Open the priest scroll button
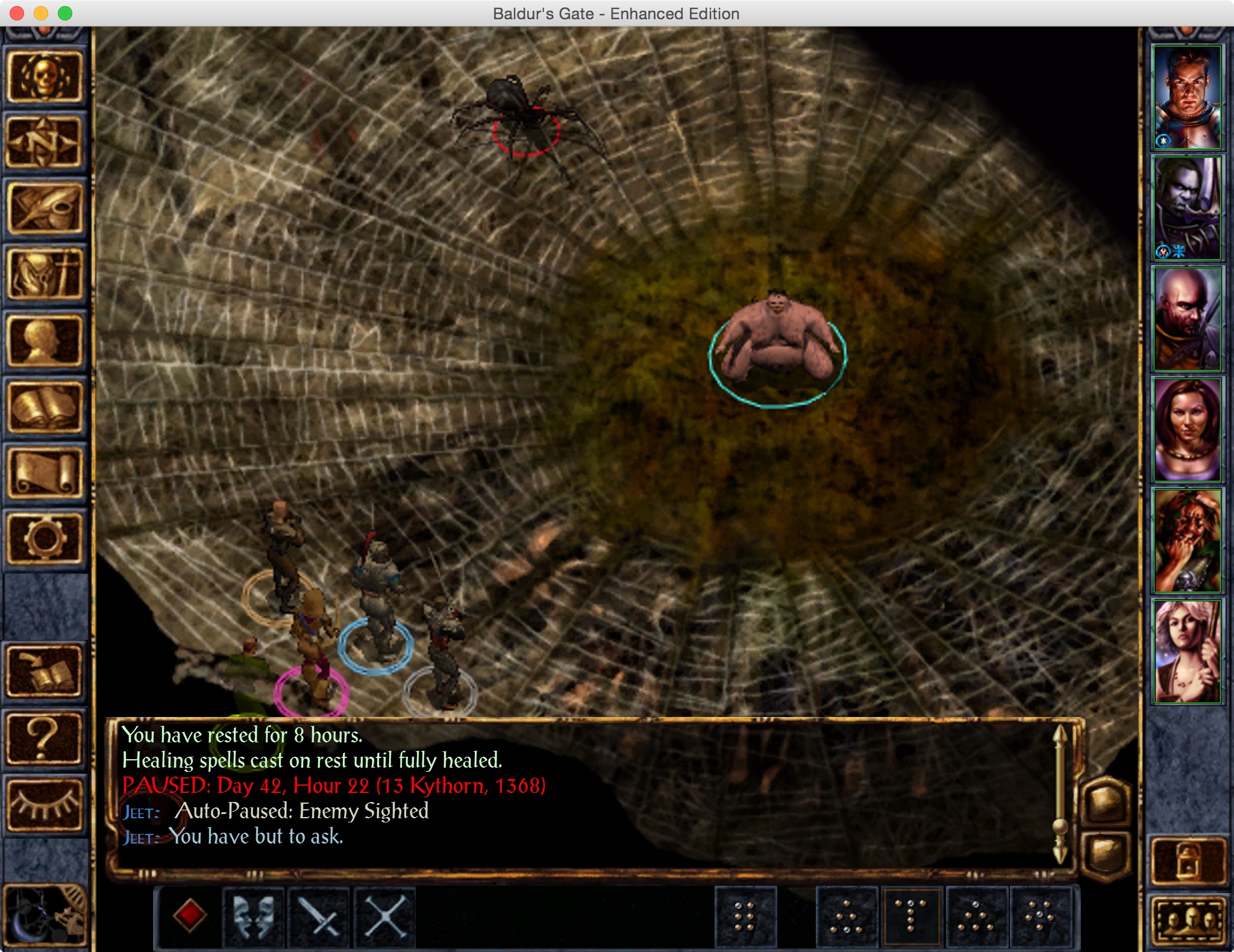 point(45,474)
